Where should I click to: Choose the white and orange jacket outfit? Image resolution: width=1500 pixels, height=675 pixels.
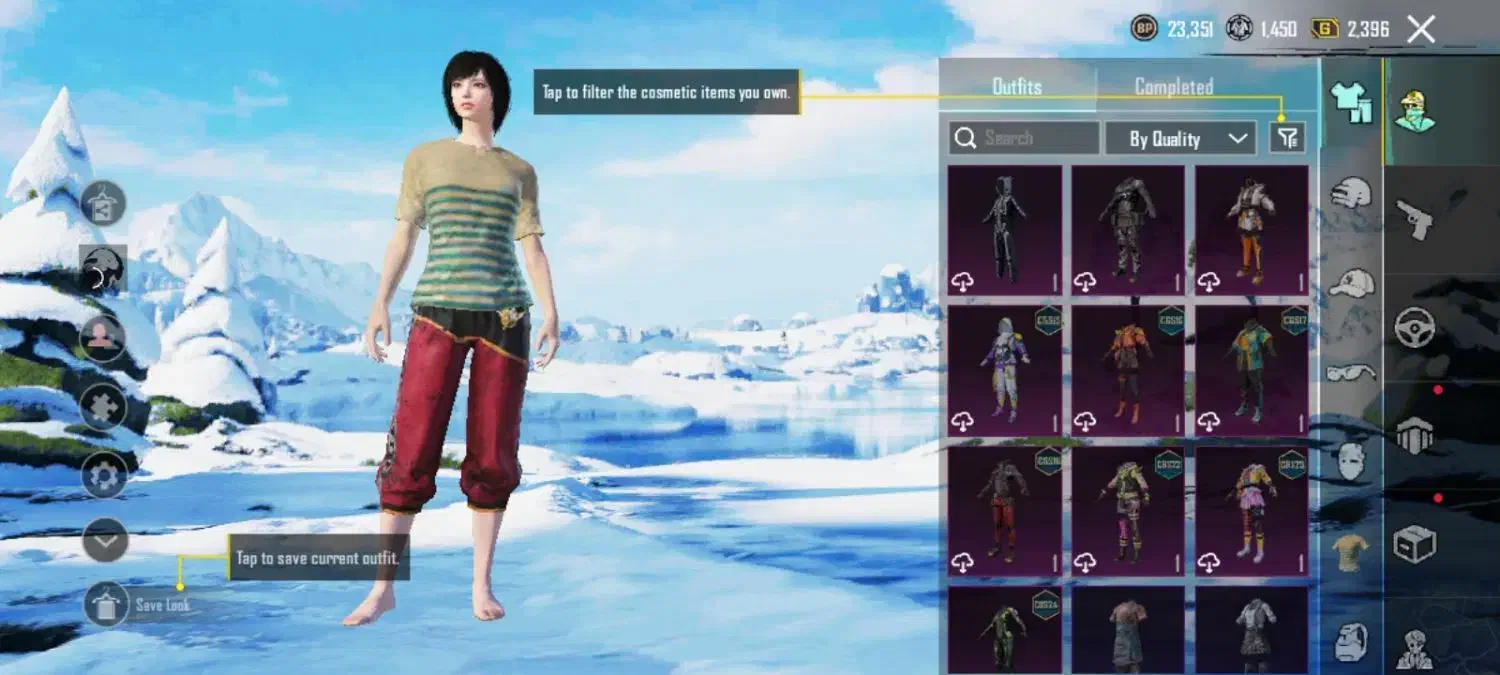pyautogui.click(x=1251, y=230)
